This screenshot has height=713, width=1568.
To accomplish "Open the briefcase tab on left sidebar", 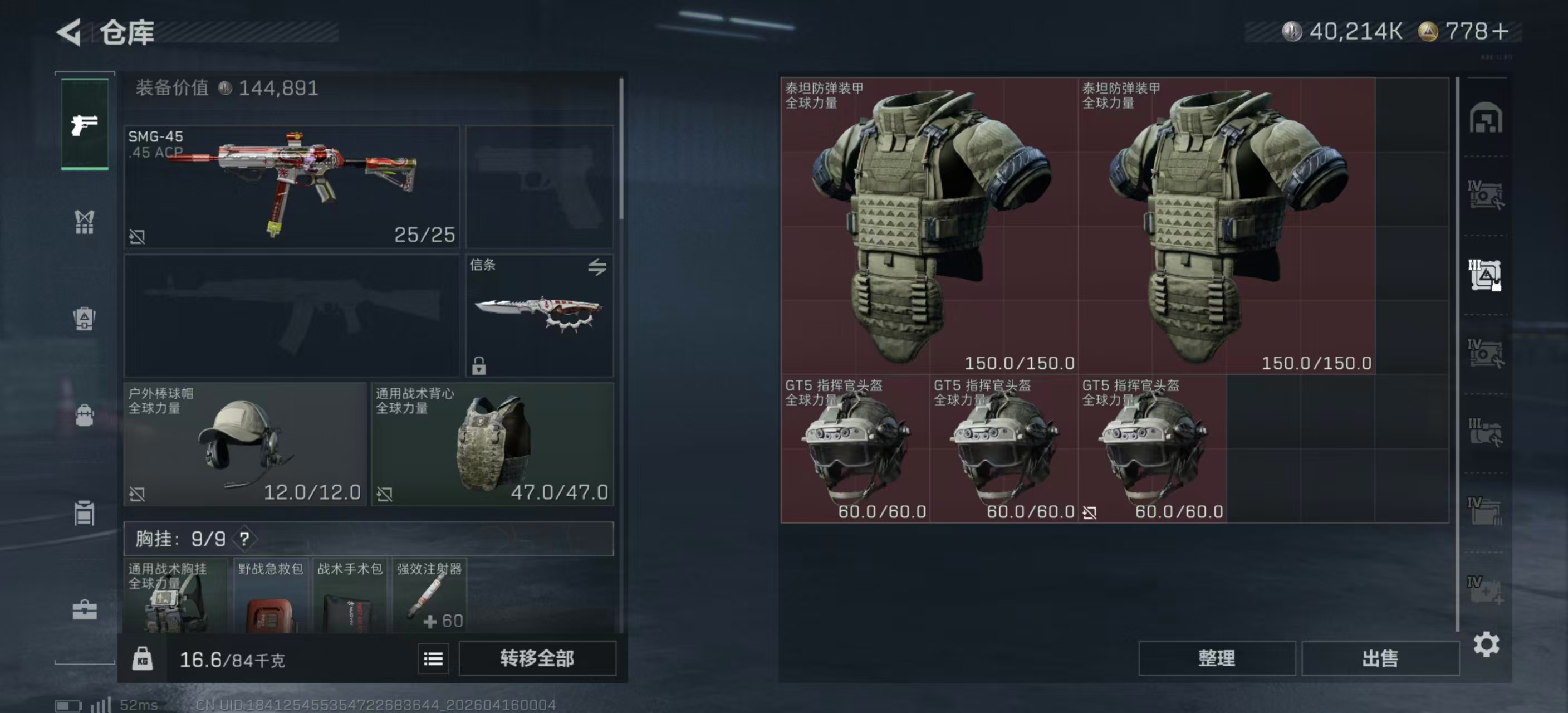I will pyautogui.click(x=85, y=609).
